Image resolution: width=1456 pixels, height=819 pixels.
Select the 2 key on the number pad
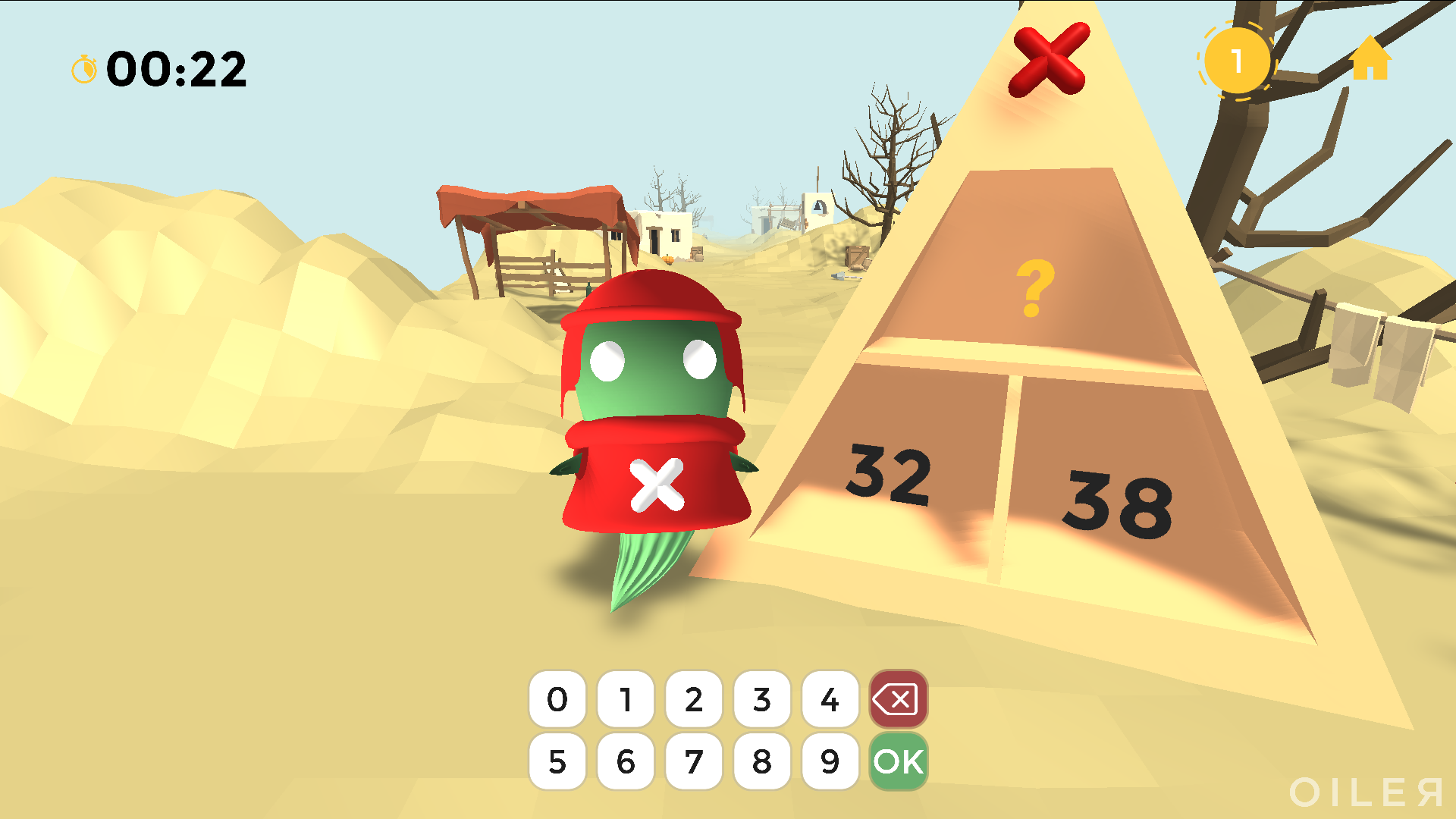click(x=694, y=699)
